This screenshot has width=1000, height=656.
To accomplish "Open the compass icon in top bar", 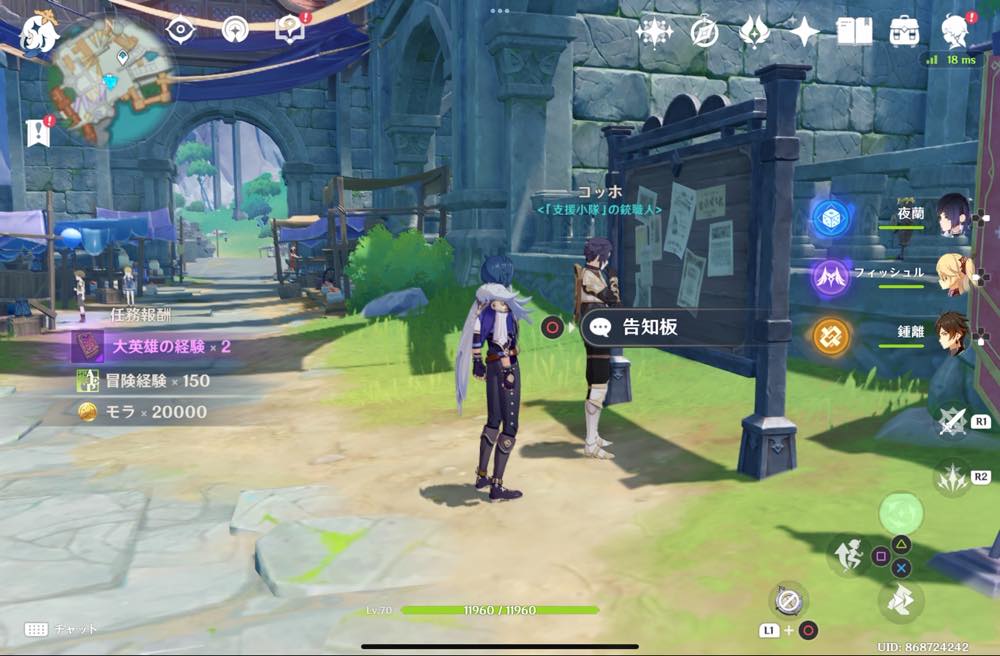I will click(704, 31).
